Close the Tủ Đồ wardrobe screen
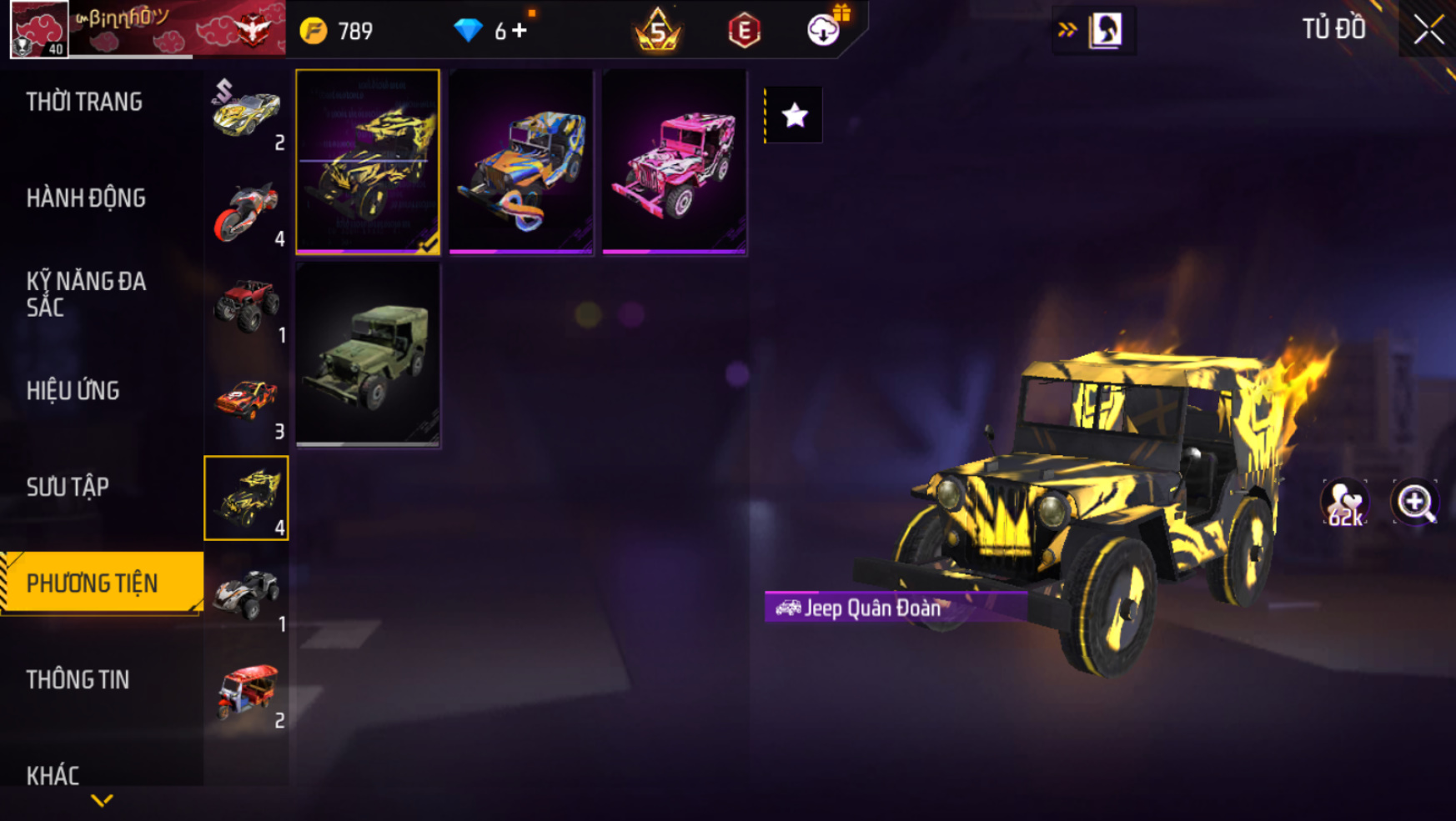The height and width of the screenshot is (821, 1456). pos(1428,30)
